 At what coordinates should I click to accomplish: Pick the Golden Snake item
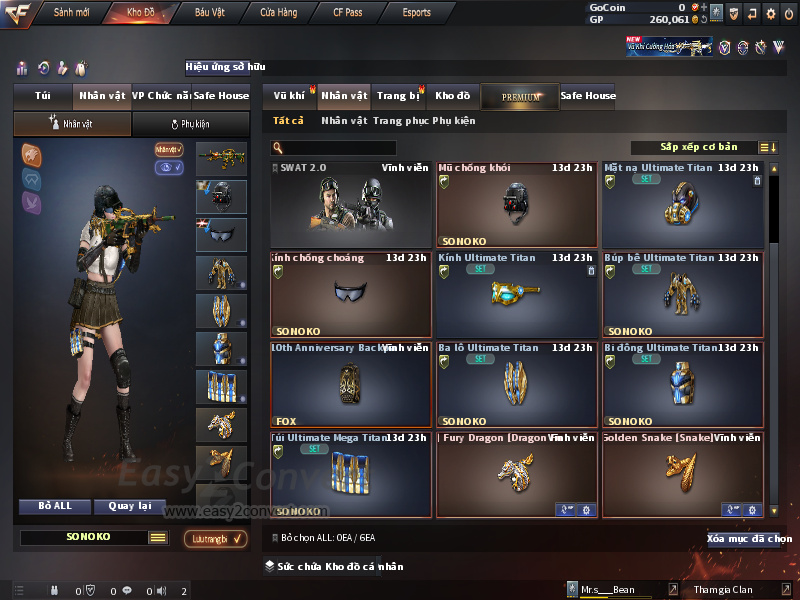coord(683,475)
